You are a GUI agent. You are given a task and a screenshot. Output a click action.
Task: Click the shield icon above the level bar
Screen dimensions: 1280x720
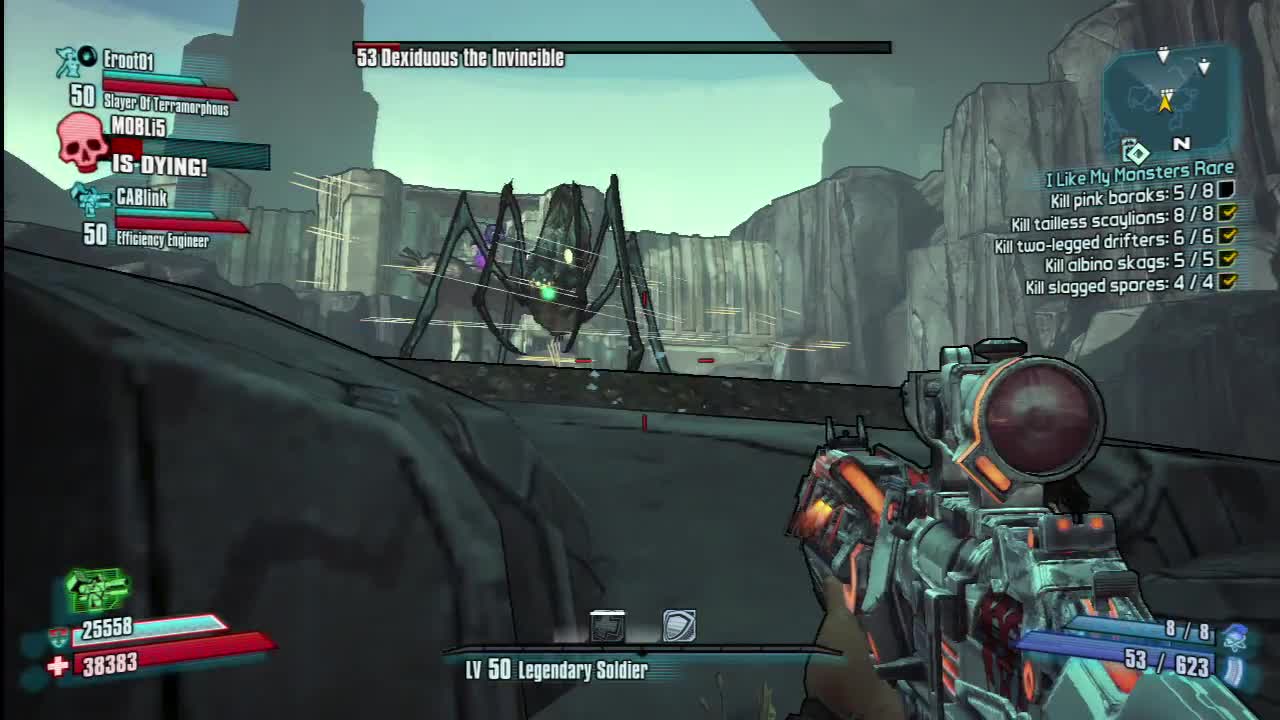pyautogui.click(x=679, y=626)
